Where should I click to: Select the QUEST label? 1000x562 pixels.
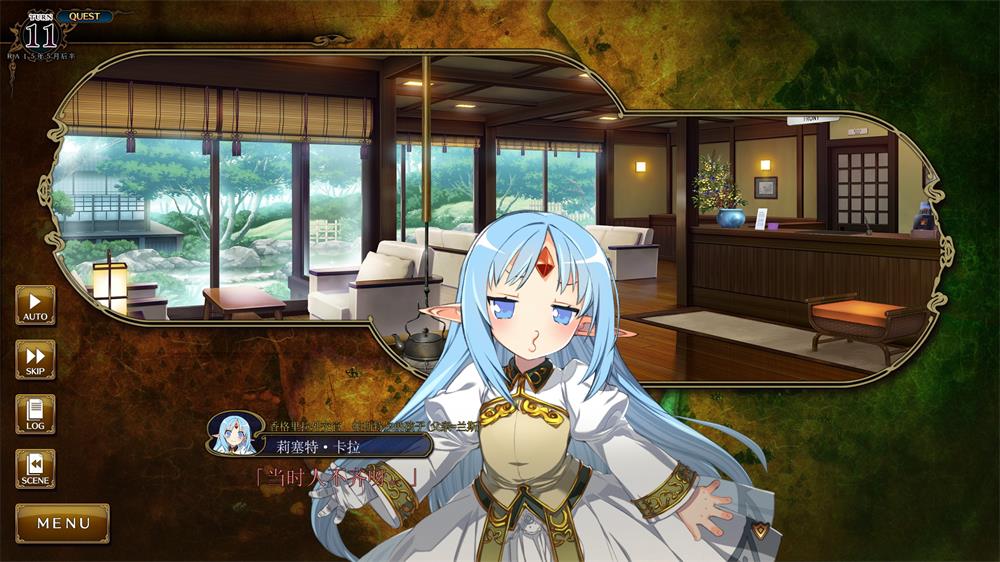84,16
